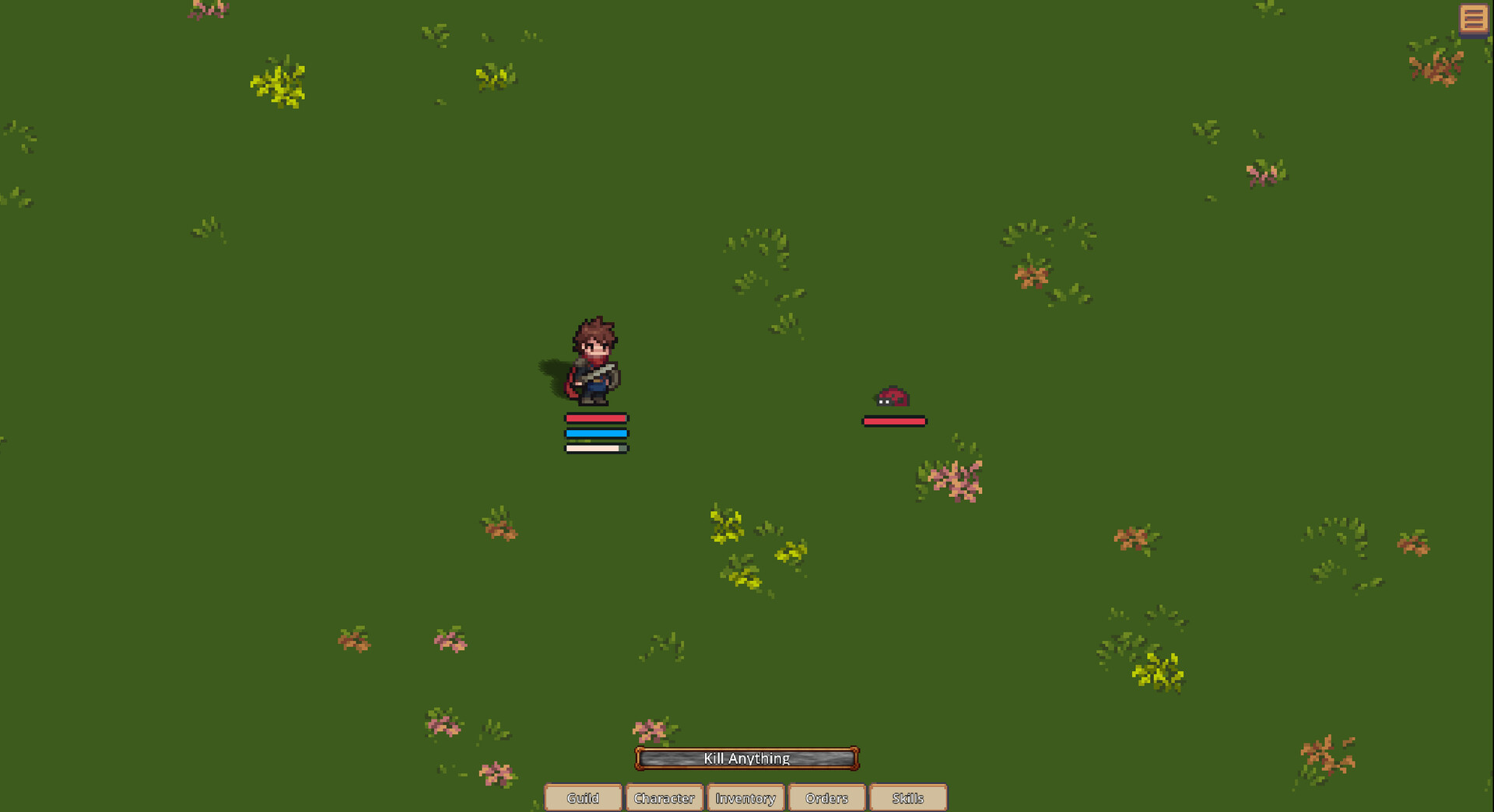Click the Guild panel button
This screenshot has width=1494, height=812.
(x=584, y=798)
